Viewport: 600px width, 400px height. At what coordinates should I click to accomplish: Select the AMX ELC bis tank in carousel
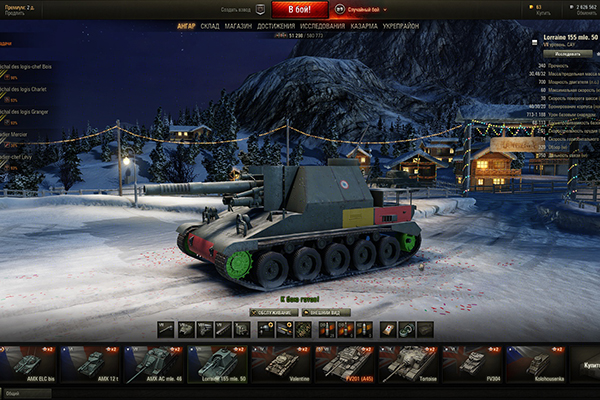28,365
